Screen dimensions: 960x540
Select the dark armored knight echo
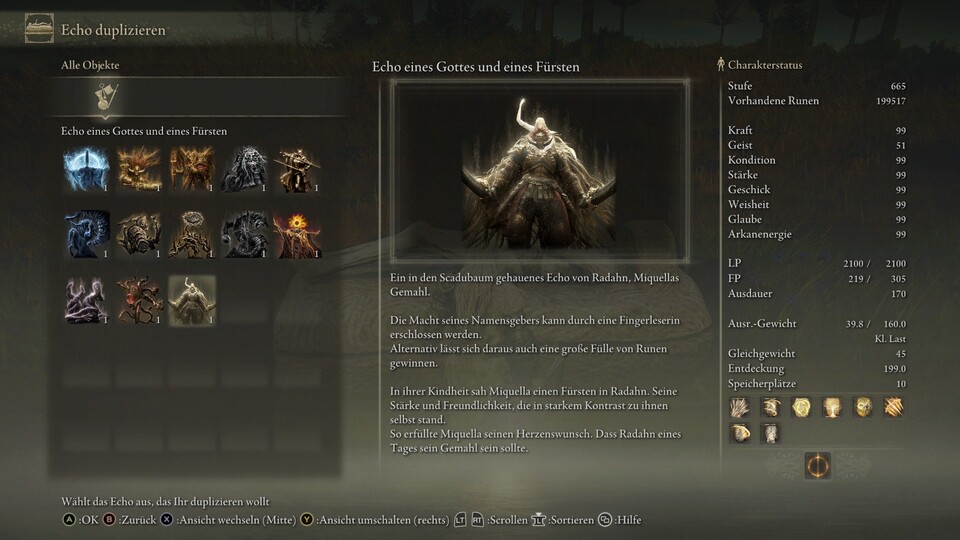pyautogui.click(x=243, y=234)
